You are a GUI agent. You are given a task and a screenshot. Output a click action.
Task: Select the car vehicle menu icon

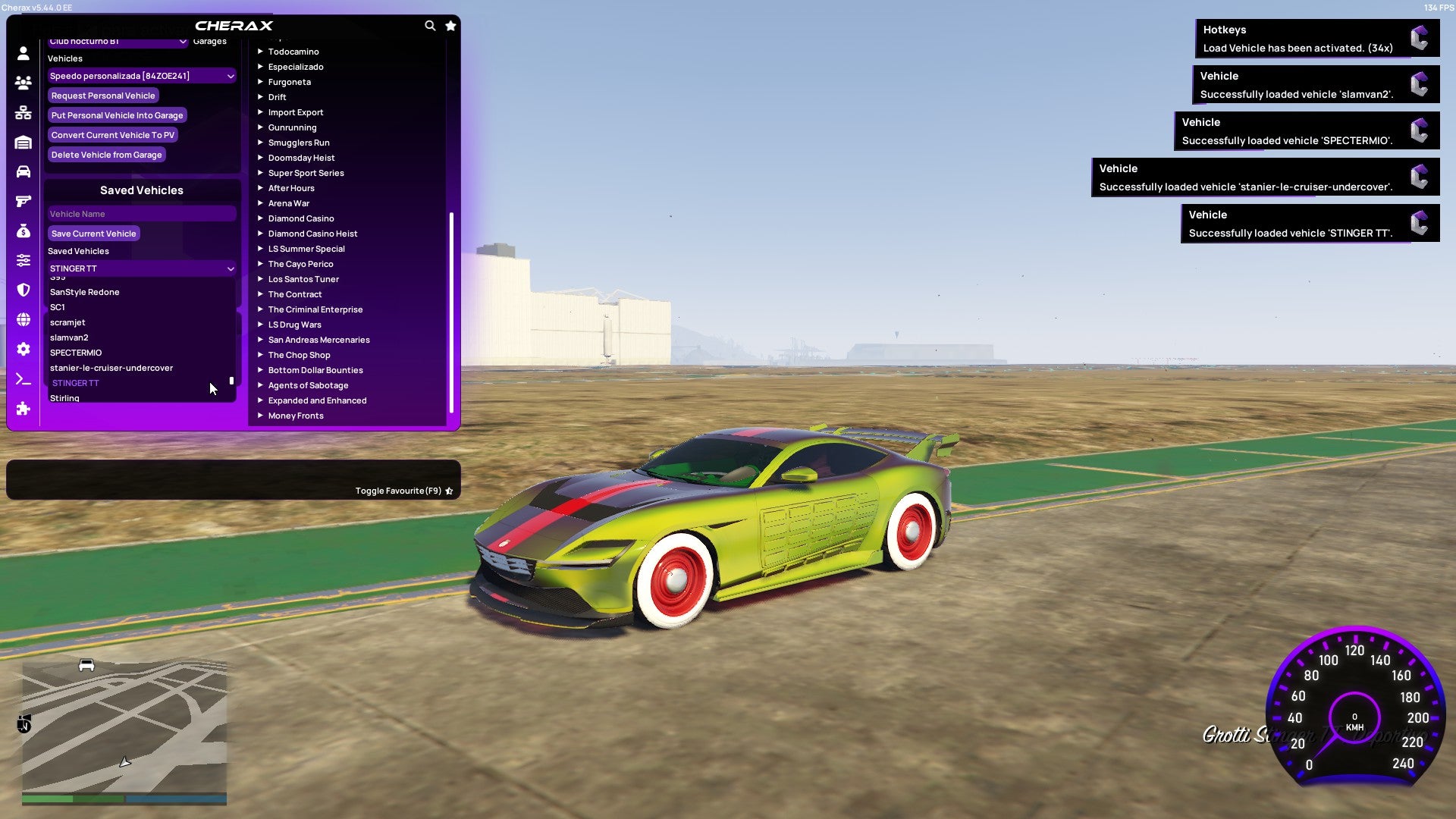point(23,171)
